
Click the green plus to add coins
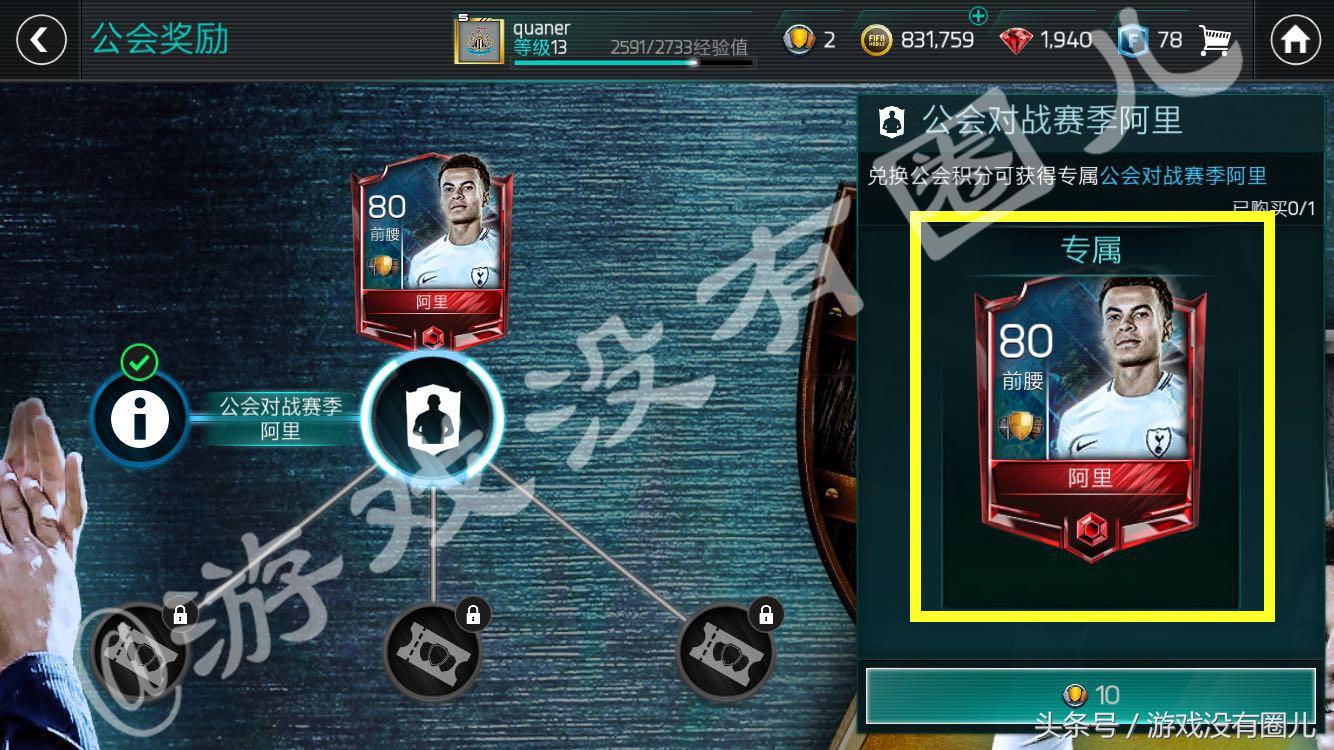click(x=979, y=17)
